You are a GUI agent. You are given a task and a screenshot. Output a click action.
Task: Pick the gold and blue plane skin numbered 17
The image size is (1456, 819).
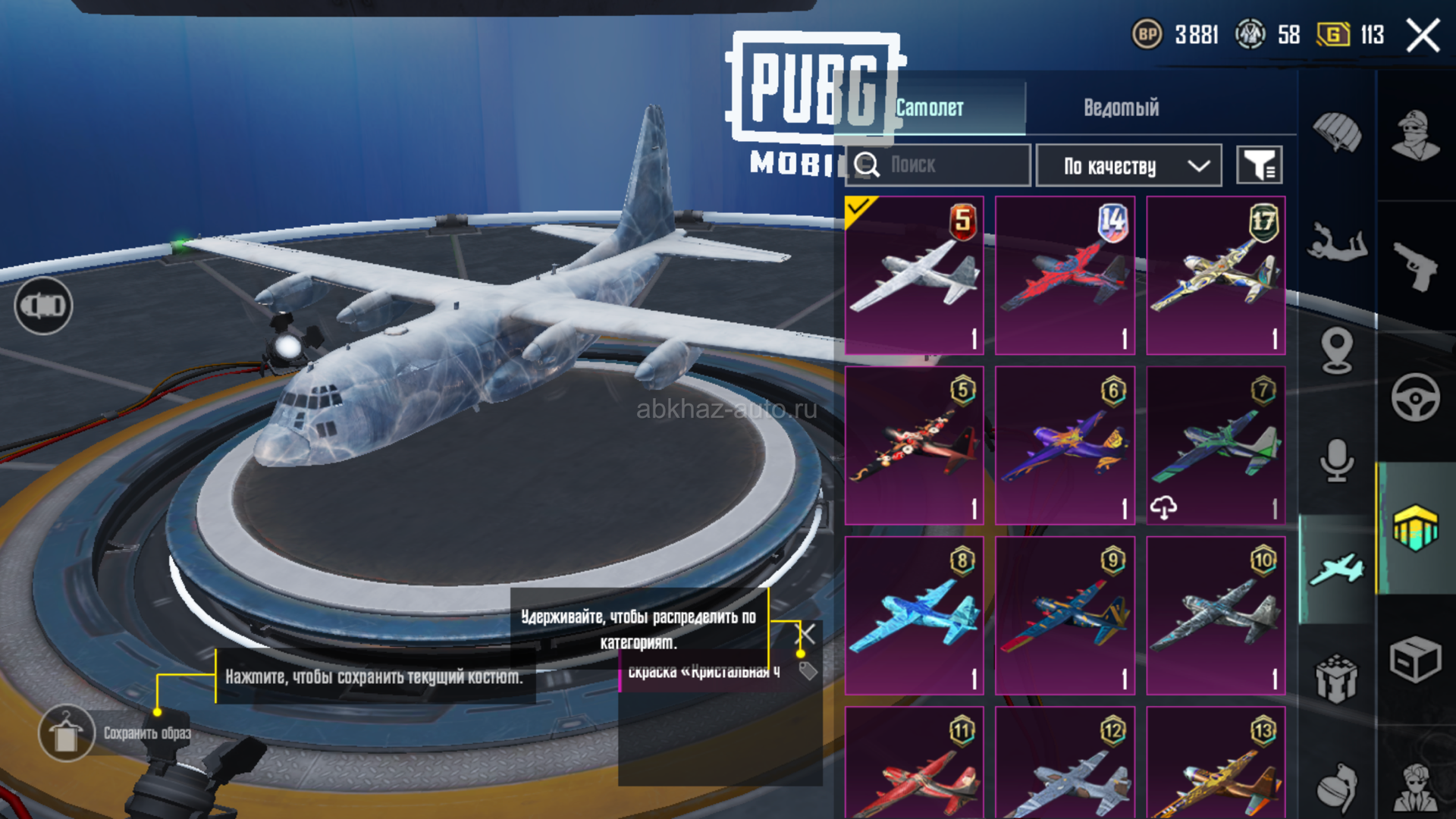[x=1216, y=275]
